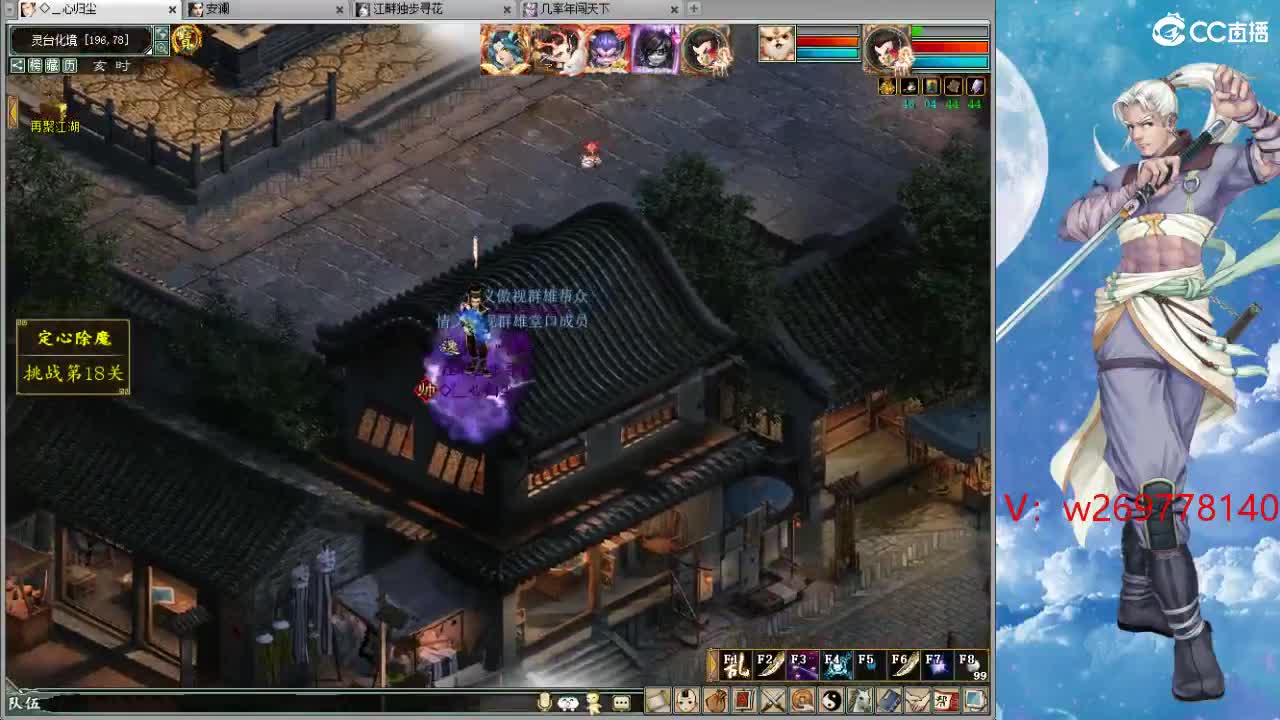Cast the F1 乱 combat skill
Screen dimensions: 1280x720
735,665
